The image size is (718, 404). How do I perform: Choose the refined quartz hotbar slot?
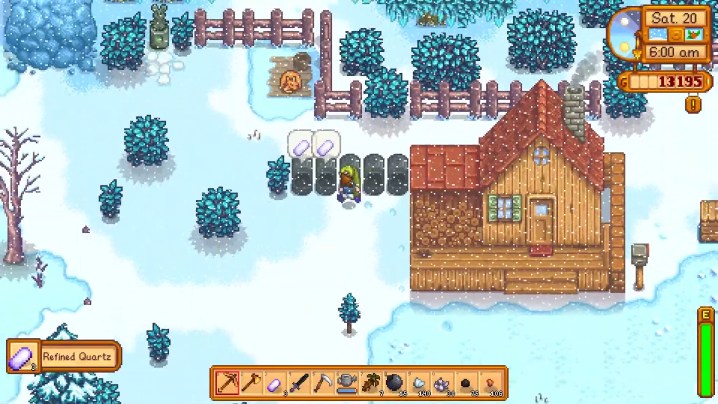click(275, 382)
